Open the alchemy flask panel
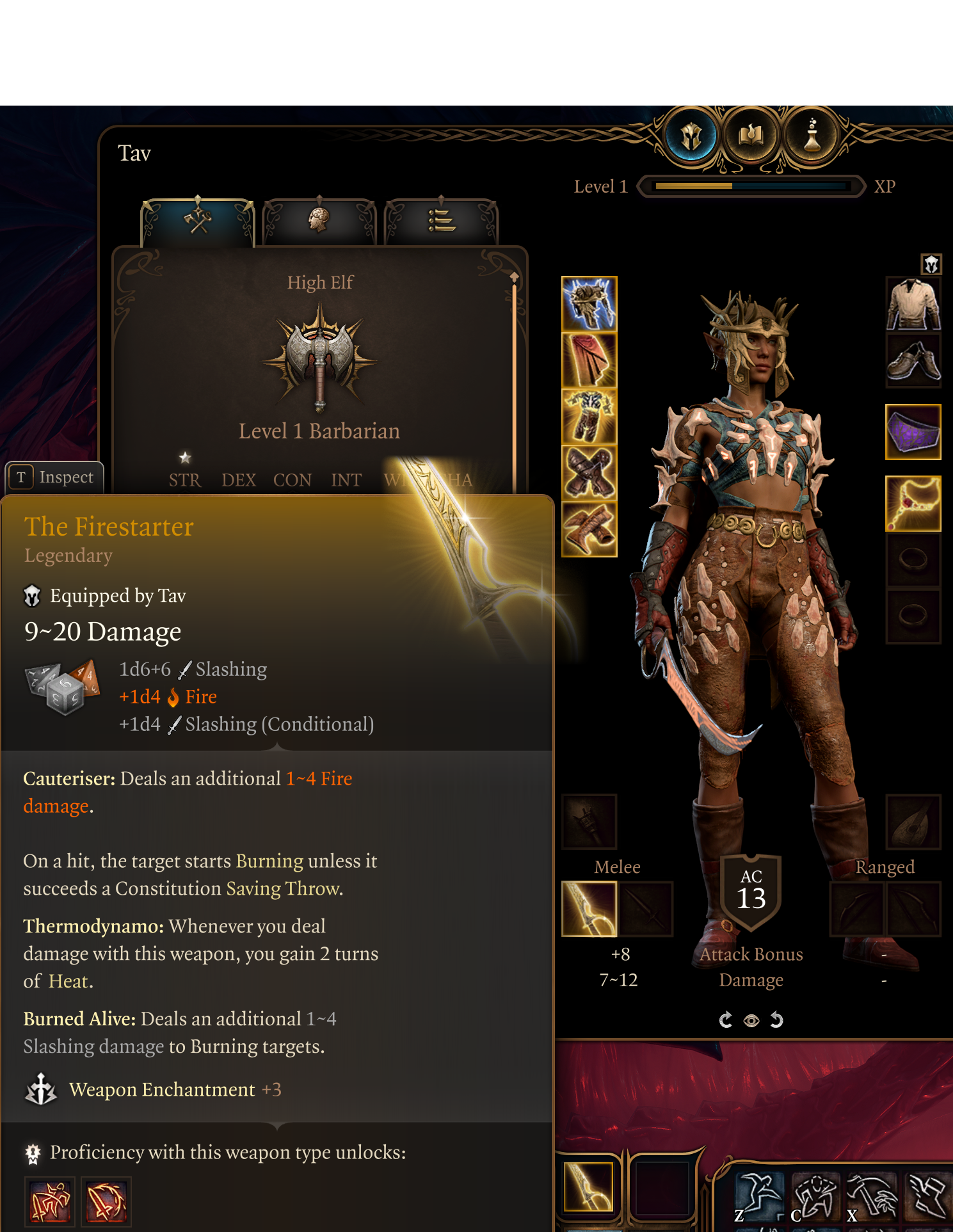The width and height of the screenshot is (953, 1232). [812, 134]
